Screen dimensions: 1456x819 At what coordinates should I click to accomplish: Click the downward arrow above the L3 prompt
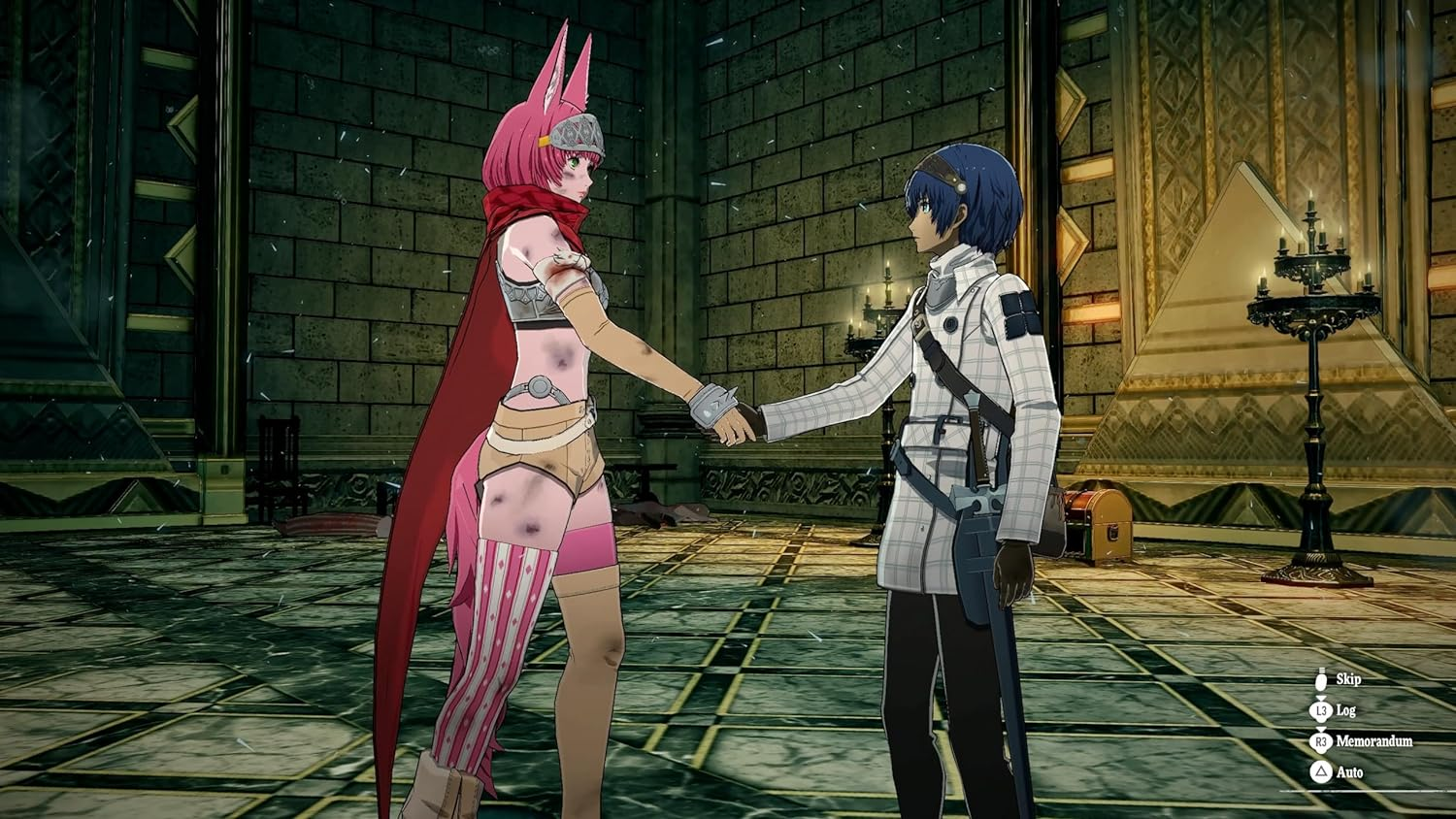1321,698
